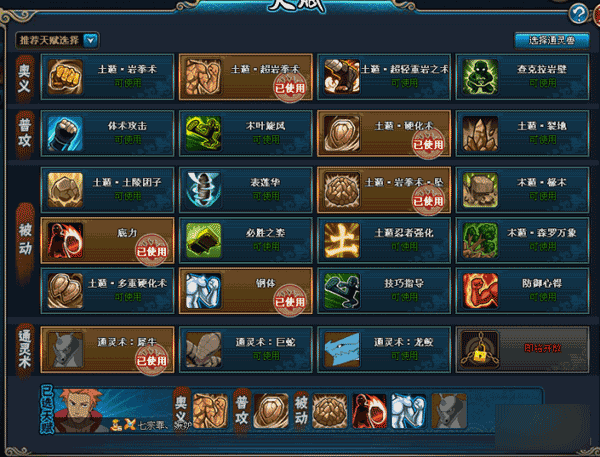
Task: Select the 土遁·岩拳术 skill
Action: click(107, 76)
